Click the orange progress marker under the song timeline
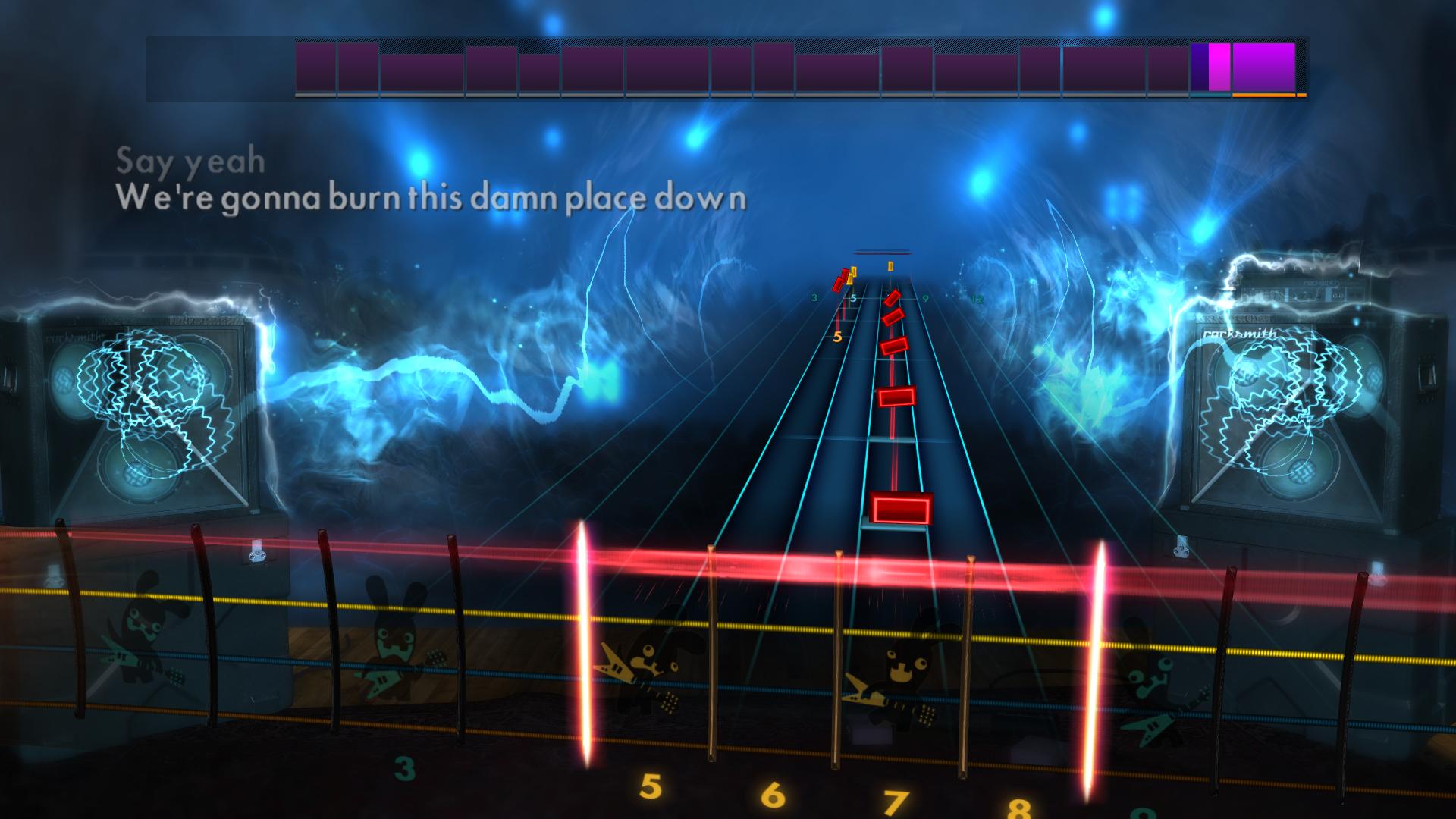Image resolution: width=1456 pixels, height=819 pixels. 1266,96
